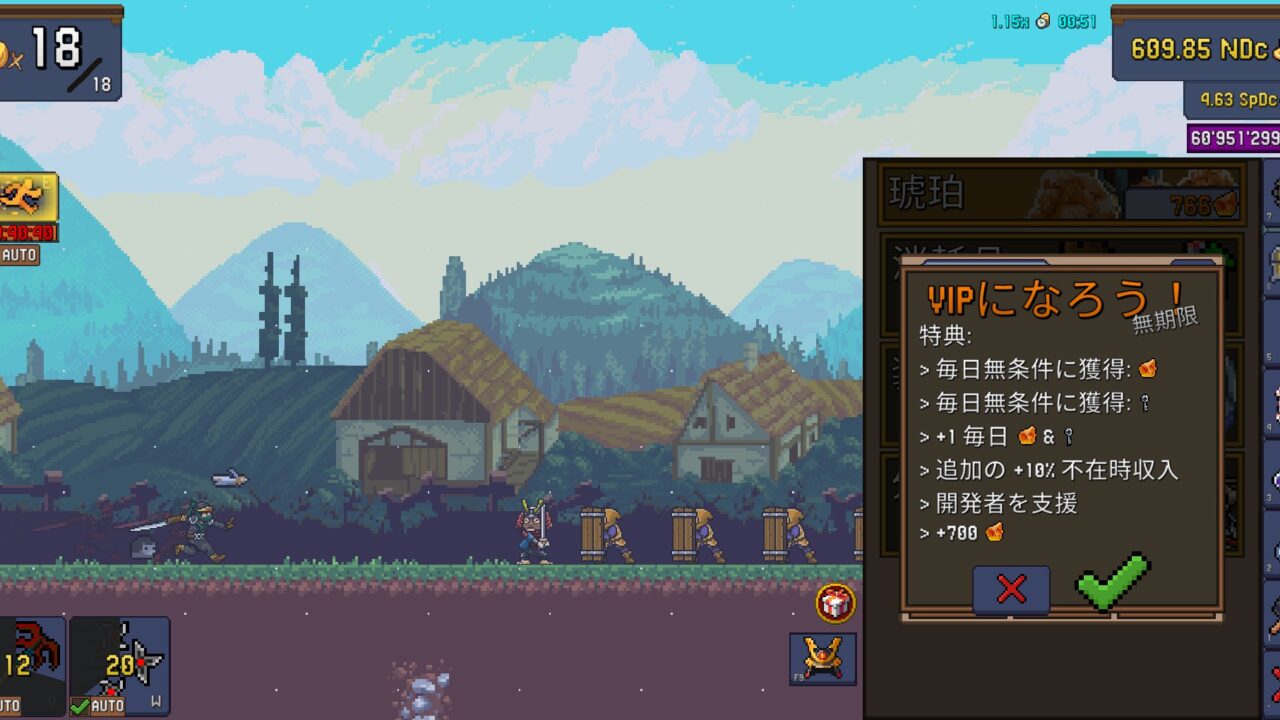The width and height of the screenshot is (1280, 720).
Task: Decline the VIP offer with red X
Action: click(1011, 589)
